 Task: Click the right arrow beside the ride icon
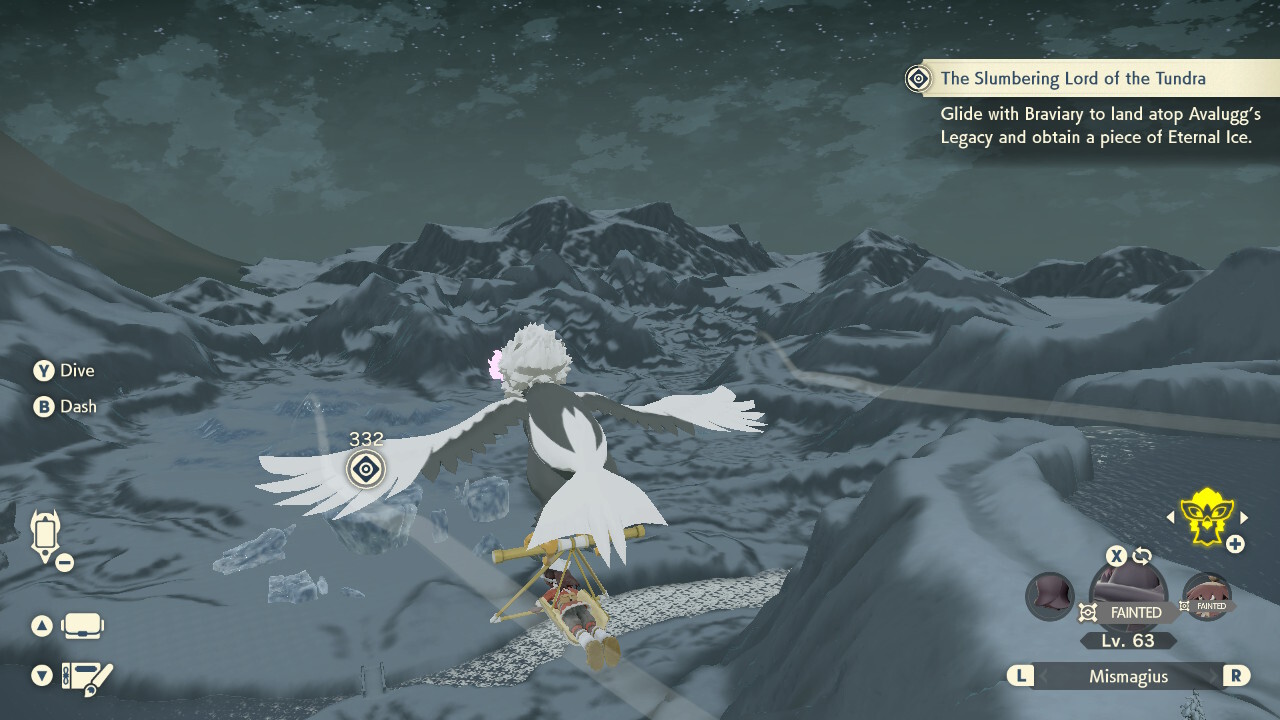tap(1244, 517)
